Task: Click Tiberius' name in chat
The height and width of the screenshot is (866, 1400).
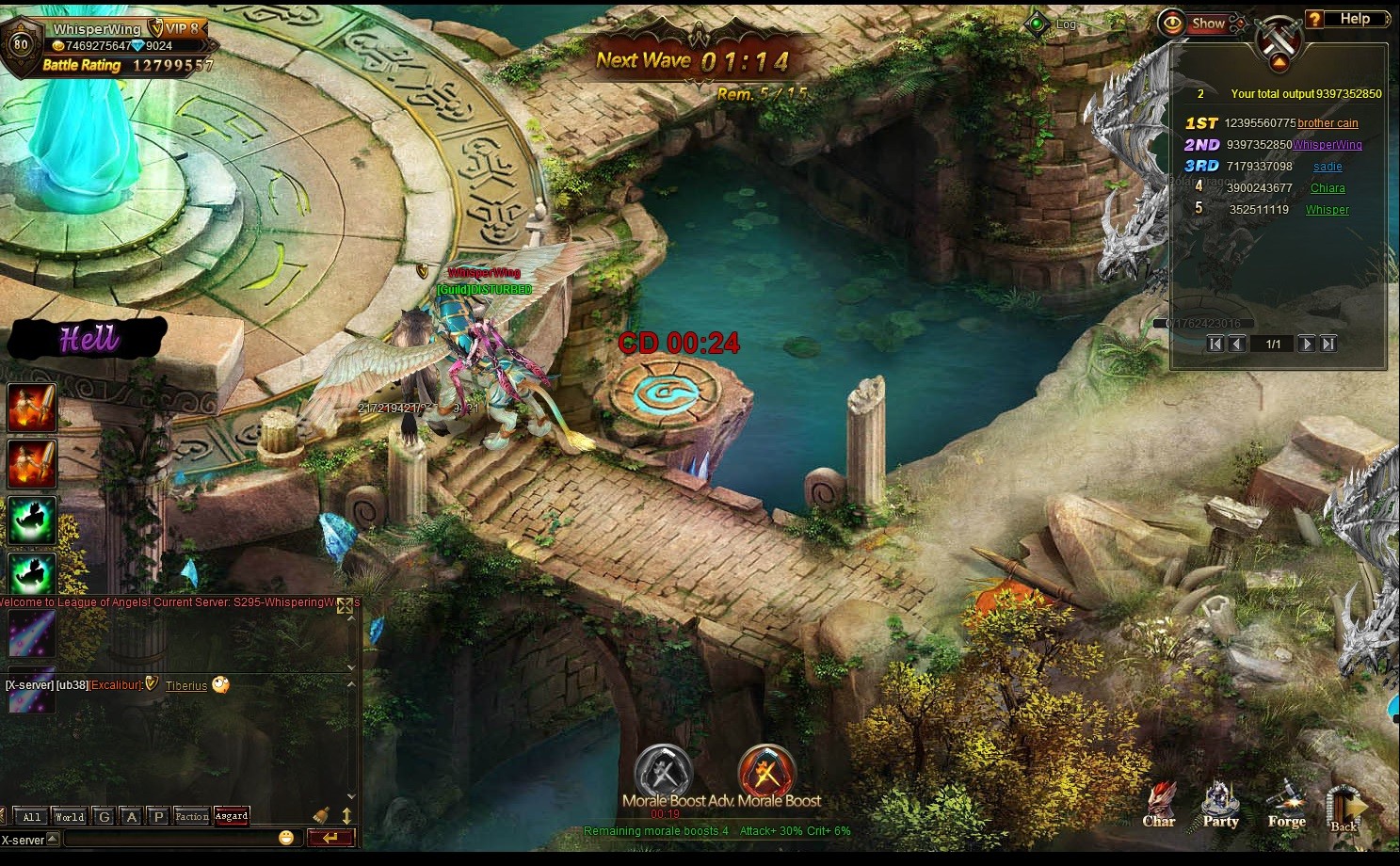Action: coord(186,686)
